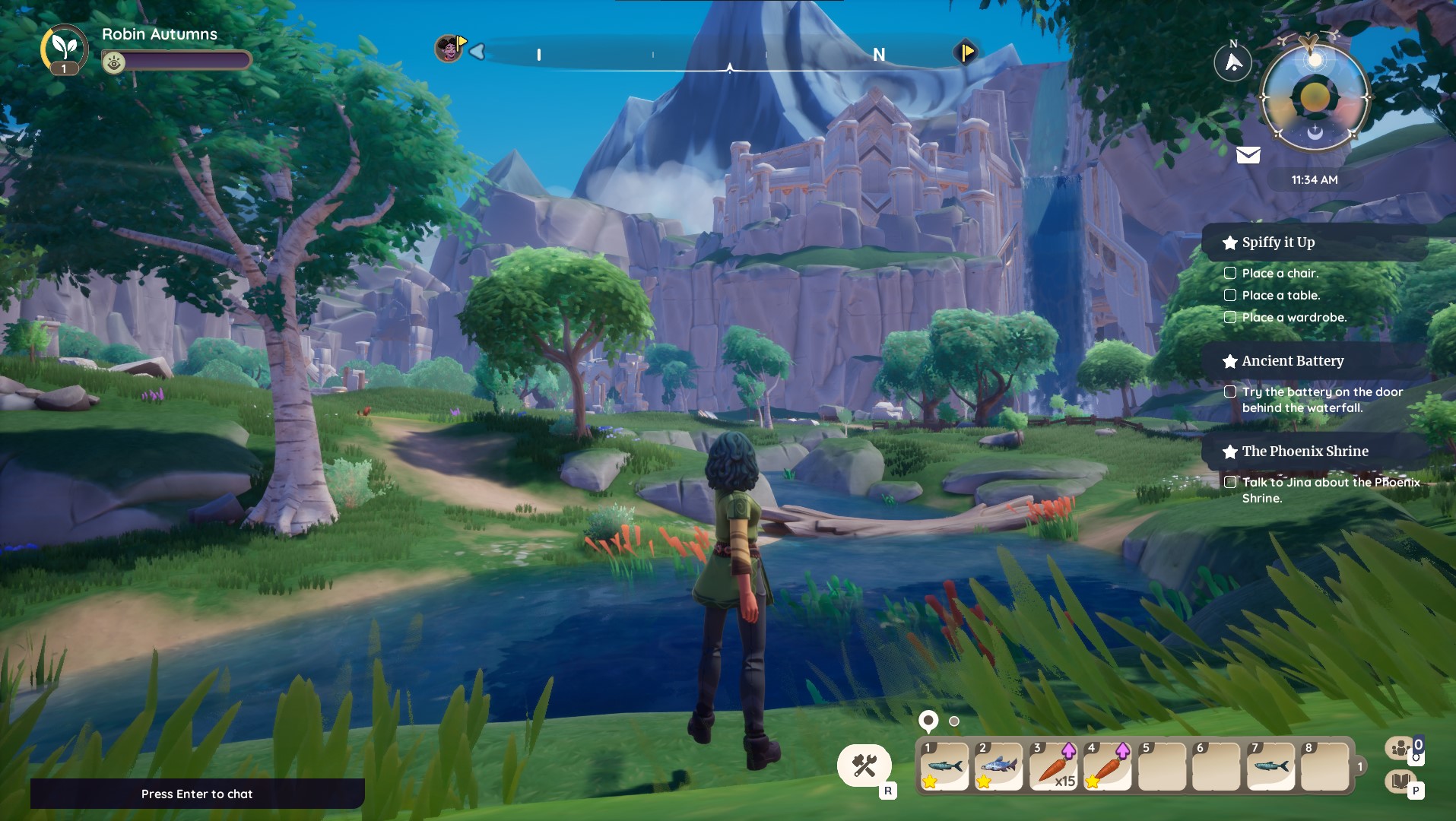Collapse The Phoenix Shrine quest via its star
The width and height of the screenshot is (1456, 821).
(x=1232, y=450)
